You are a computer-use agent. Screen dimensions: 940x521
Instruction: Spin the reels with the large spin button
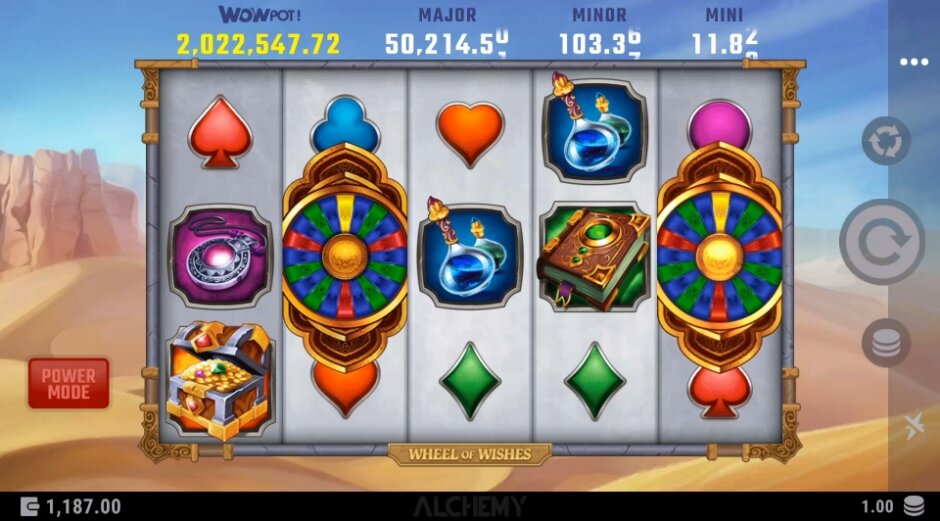881,242
